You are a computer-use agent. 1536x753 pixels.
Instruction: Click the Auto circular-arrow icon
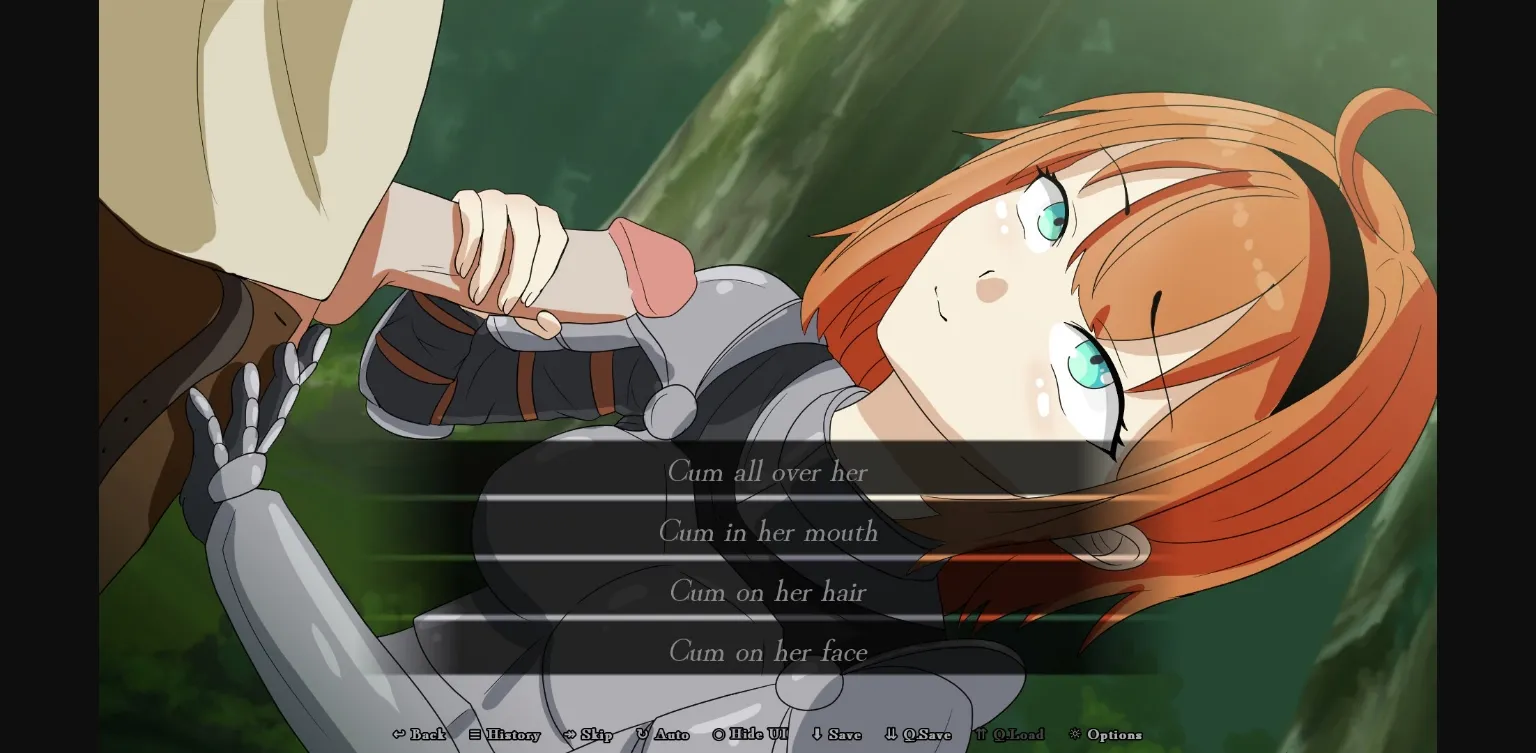(x=641, y=734)
